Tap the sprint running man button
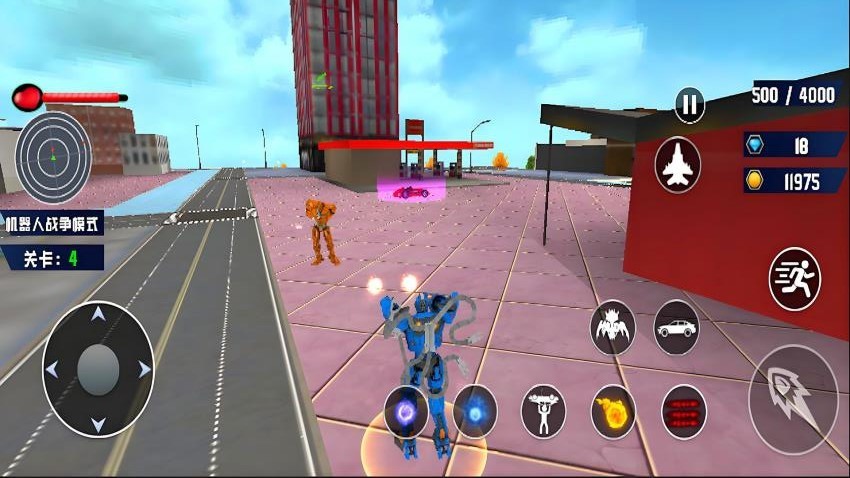850x478 pixels. click(x=794, y=279)
